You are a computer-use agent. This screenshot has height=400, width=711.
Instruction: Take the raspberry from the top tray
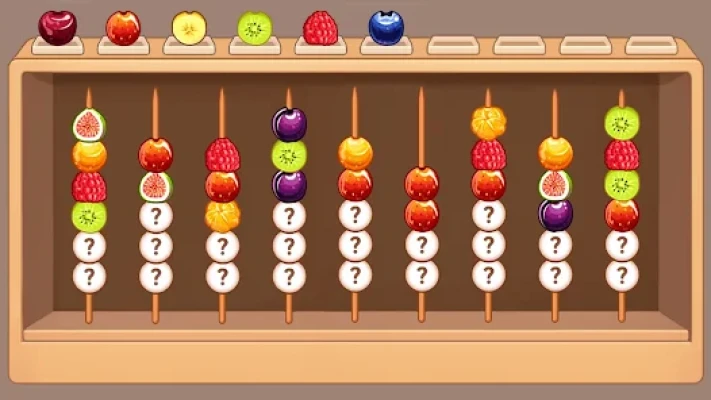[x=320, y=28]
